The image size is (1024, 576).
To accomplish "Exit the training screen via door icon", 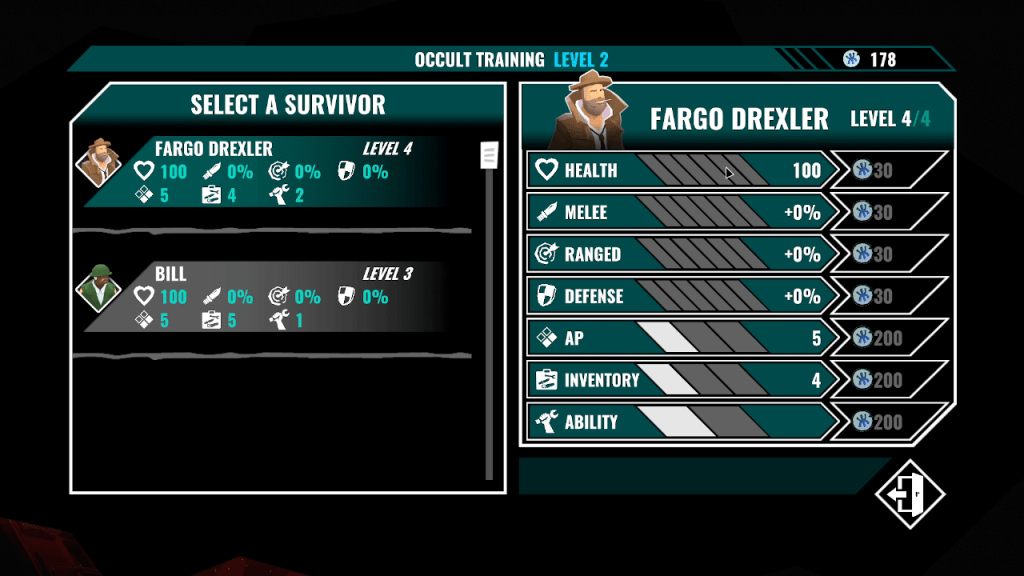I will [910, 493].
